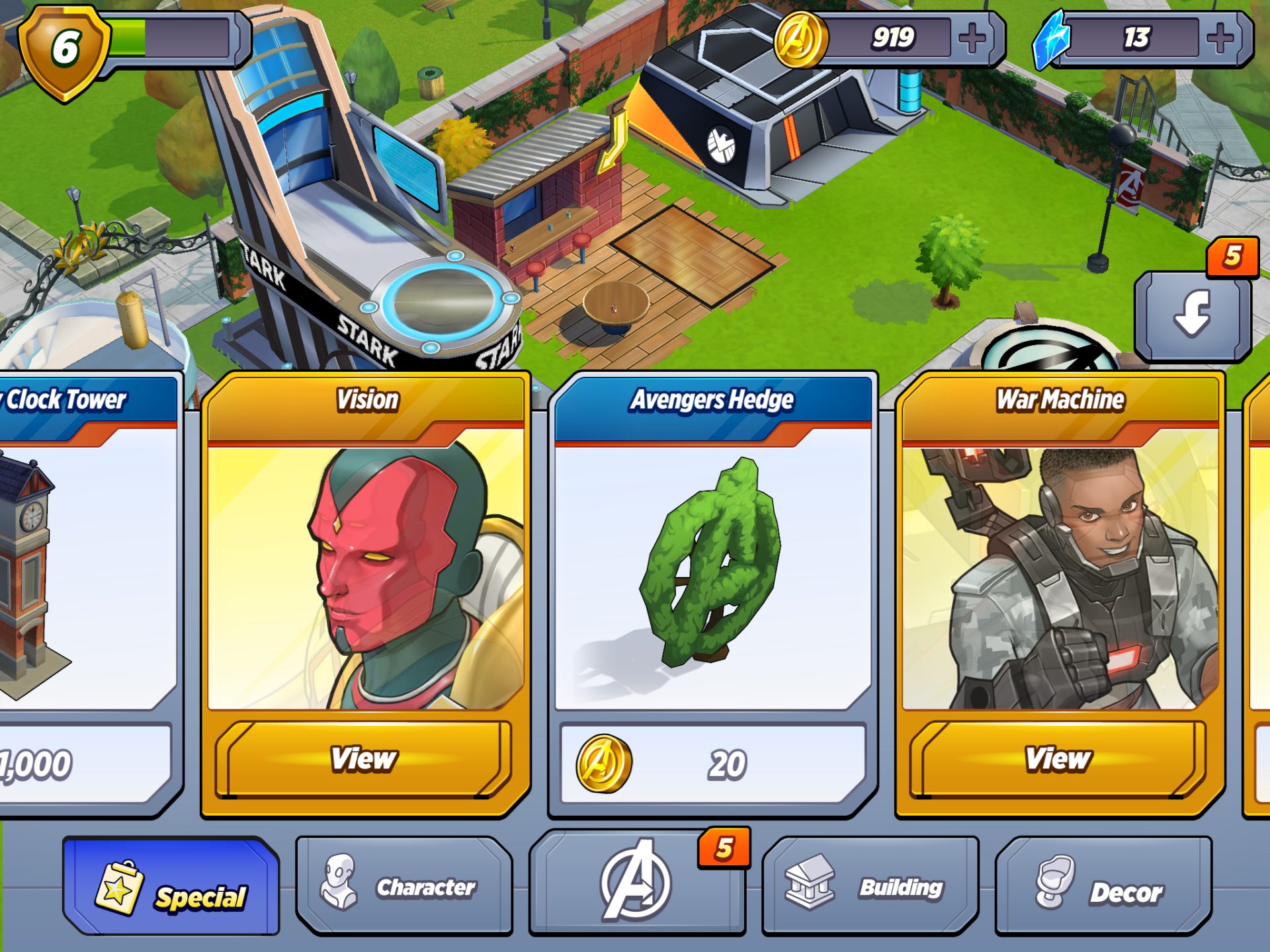Select the Avengers Hedge item picture

tap(712, 569)
